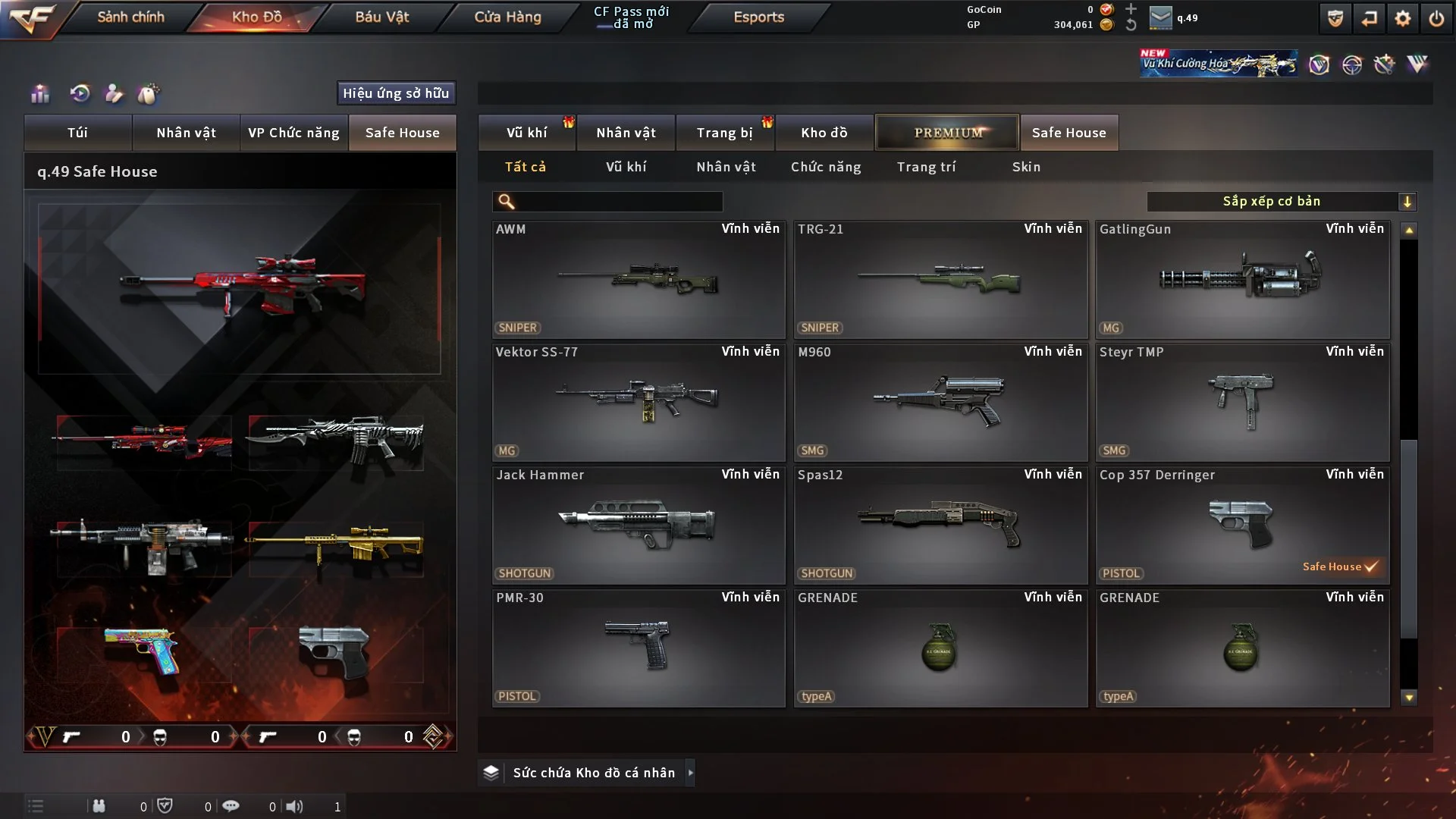Screen dimensions: 1456x819
Task: Select the VP Chức năng tab
Action: pyautogui.click(x=293, y=133)
